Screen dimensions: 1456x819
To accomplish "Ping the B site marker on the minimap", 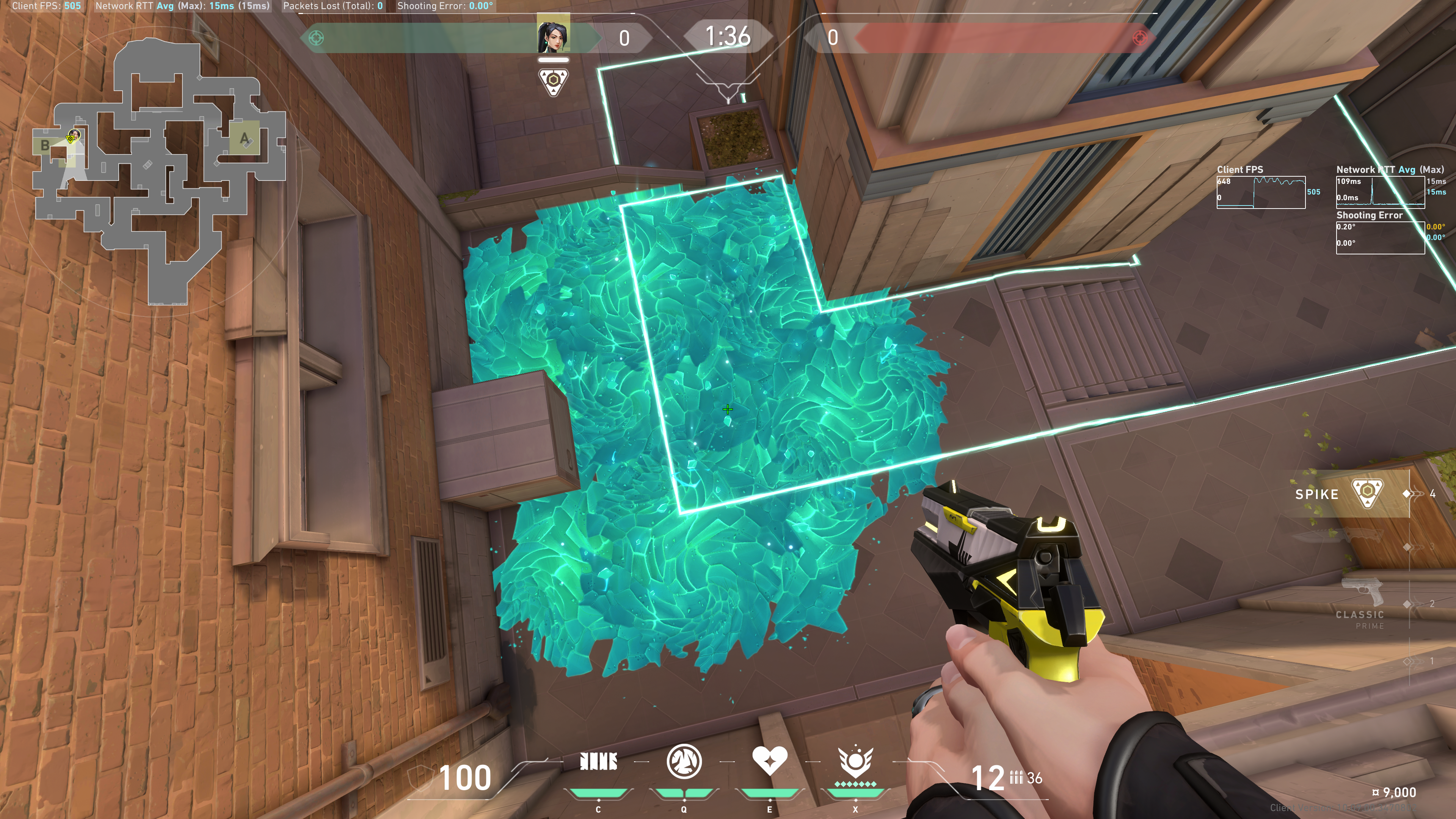I will point(45,145).
